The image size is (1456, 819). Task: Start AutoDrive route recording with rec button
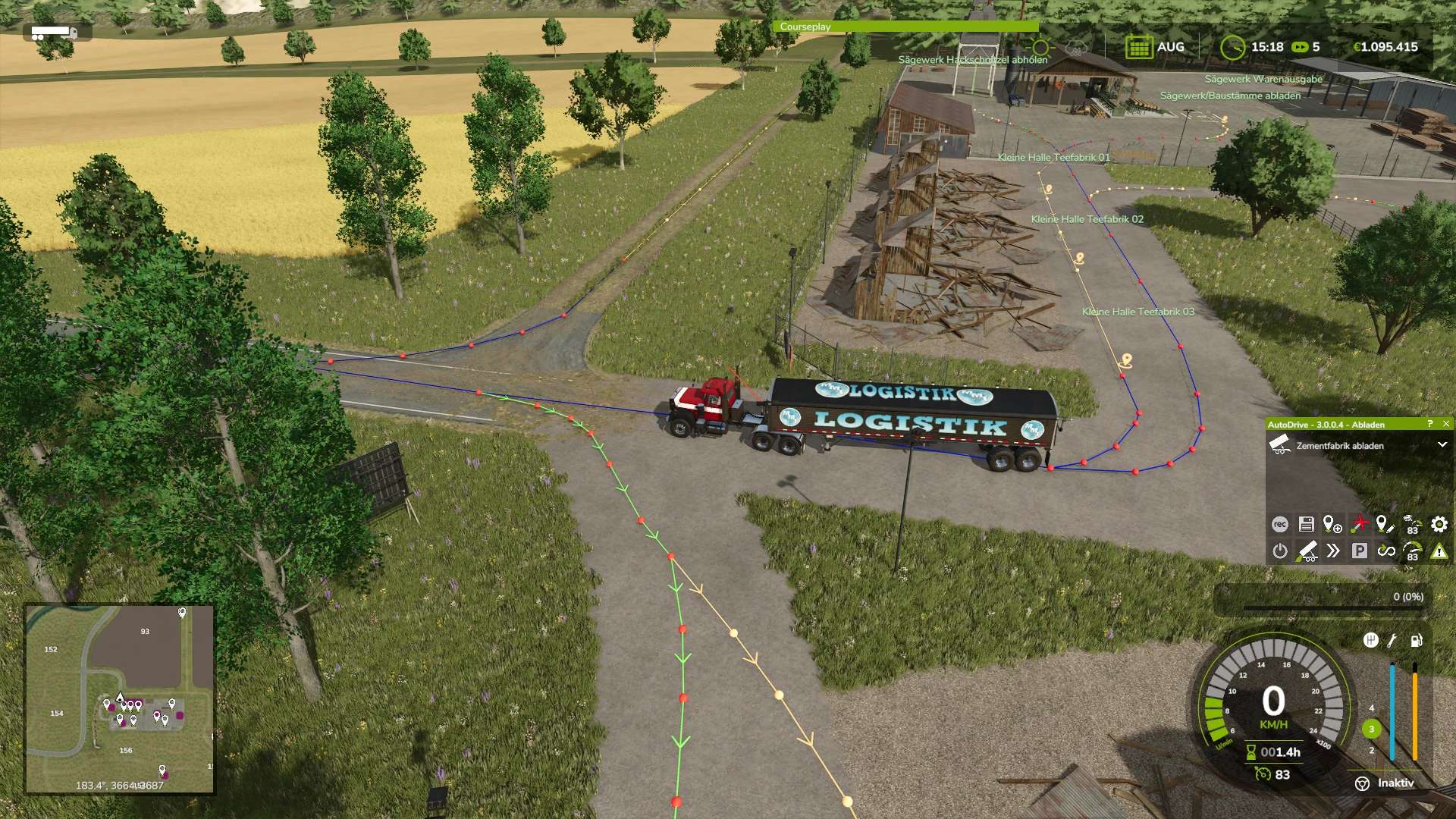tap(1279, 524)
